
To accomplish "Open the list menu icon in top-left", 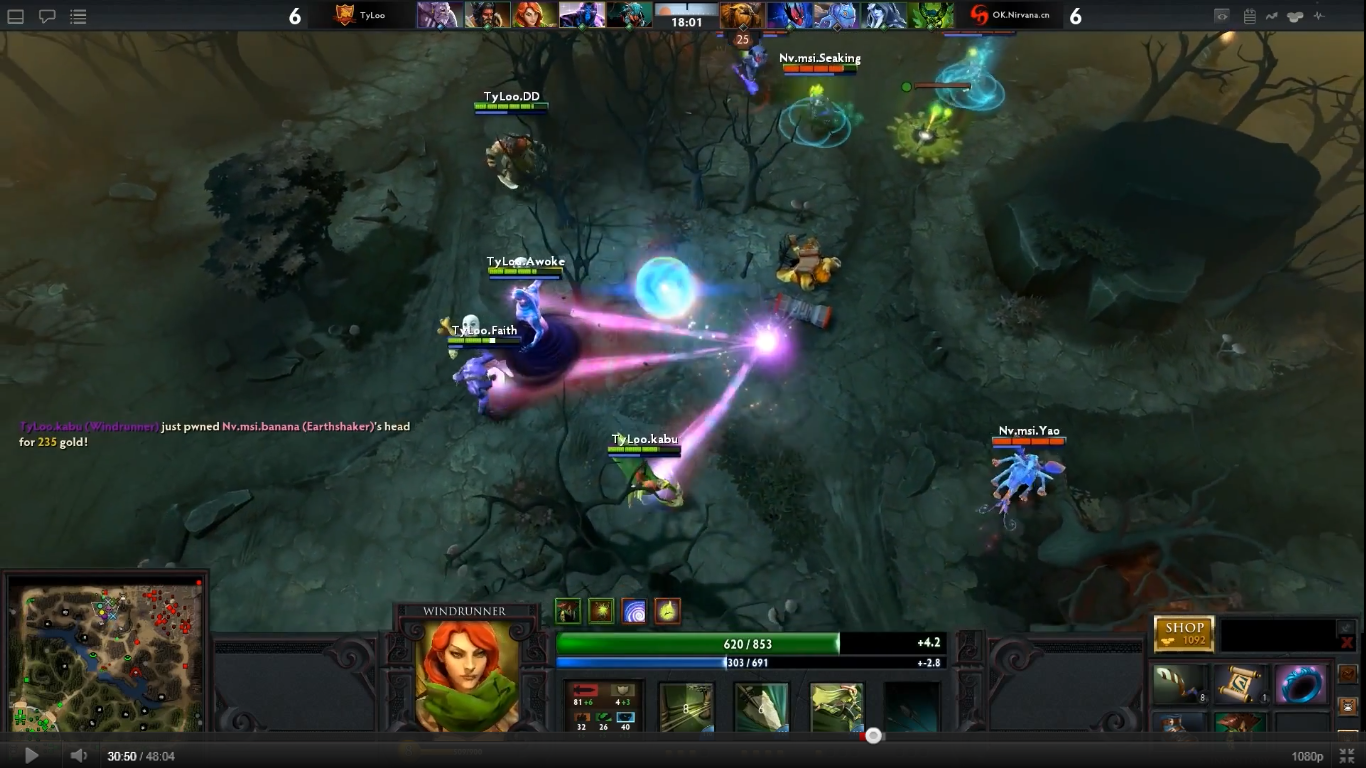I will (x=78, y=16).
